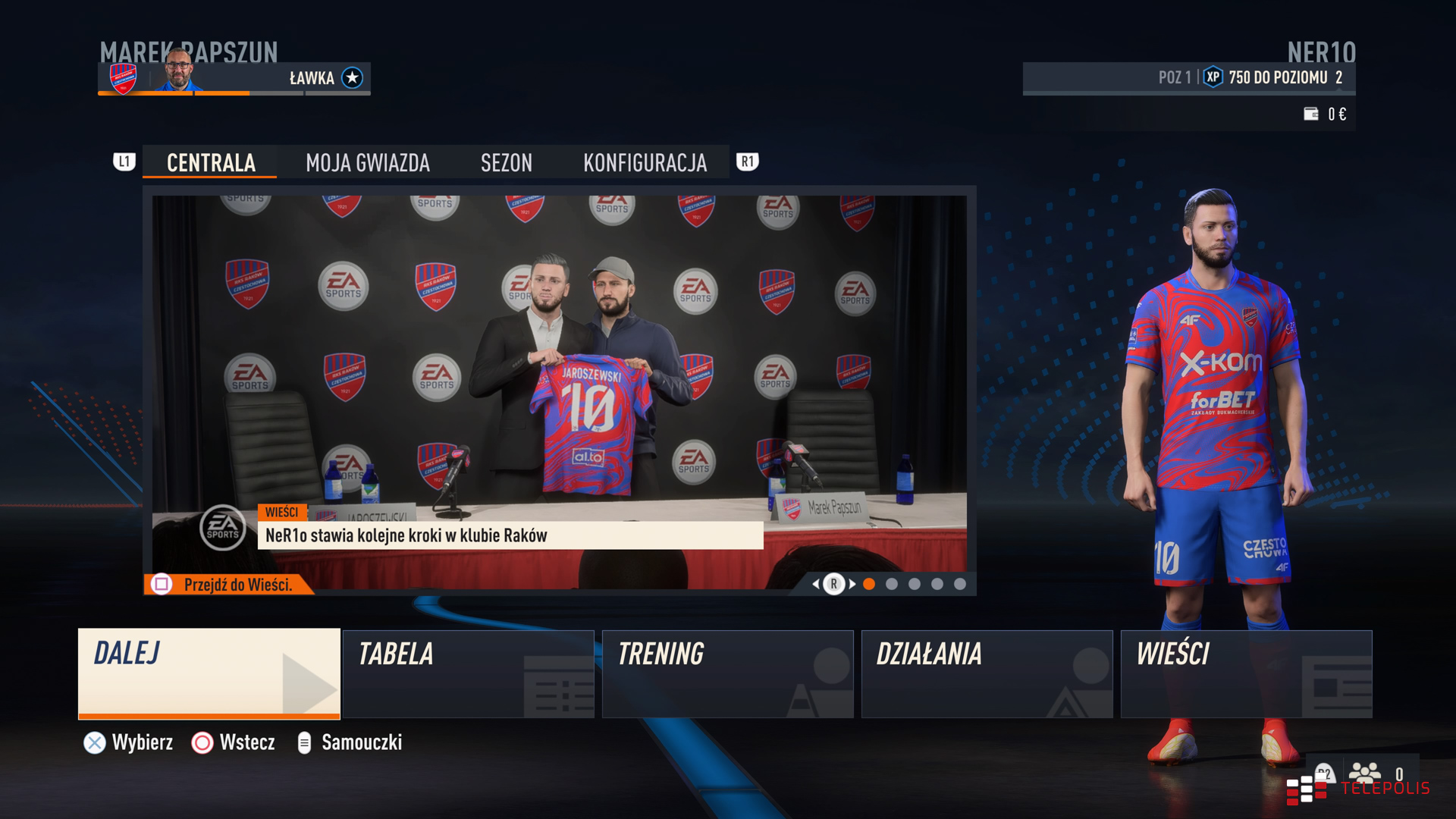
Task: Click the R1 shoulder button icon
Action: (x=747, y=161)
